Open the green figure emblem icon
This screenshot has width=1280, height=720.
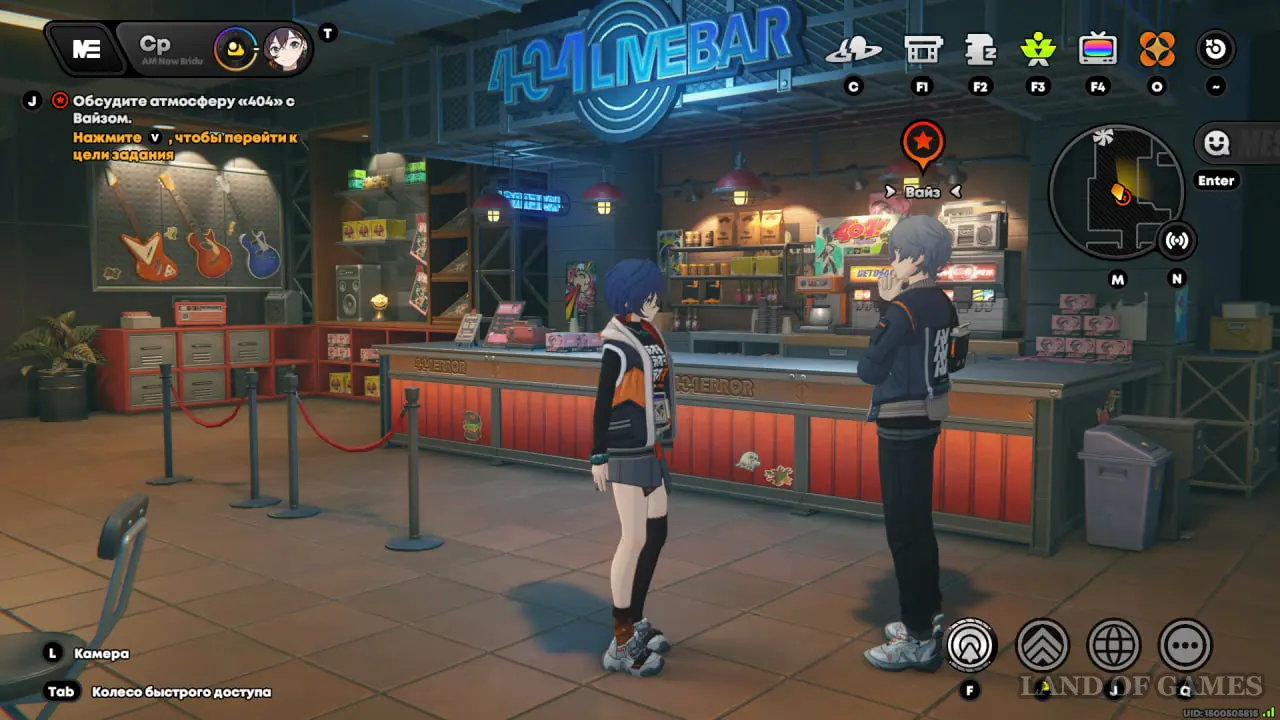pyautogui.click(x=1038, y=49)
